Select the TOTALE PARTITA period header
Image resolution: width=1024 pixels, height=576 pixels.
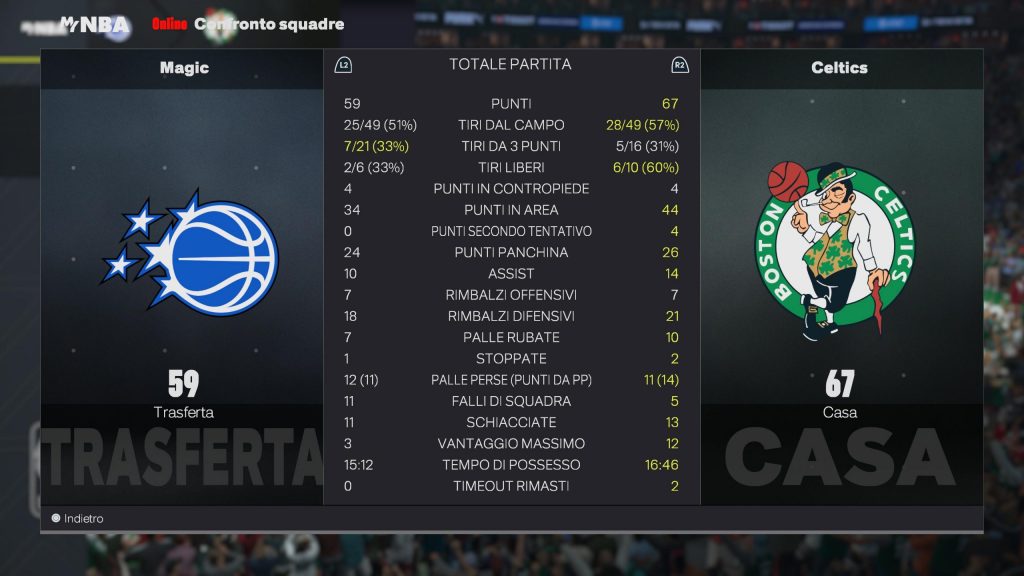tap(510, 64)
